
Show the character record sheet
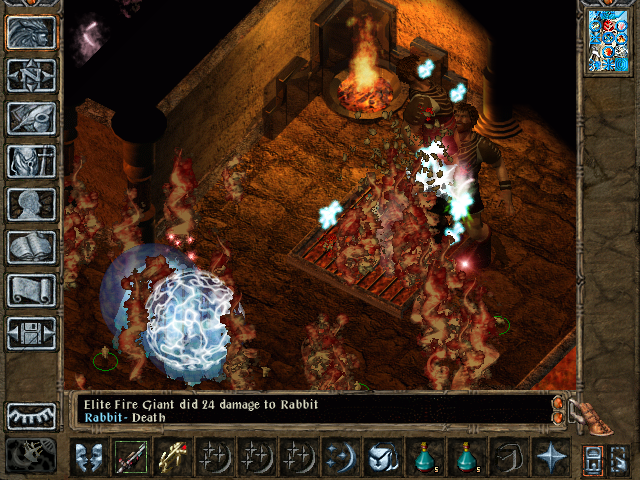(31, 203)
